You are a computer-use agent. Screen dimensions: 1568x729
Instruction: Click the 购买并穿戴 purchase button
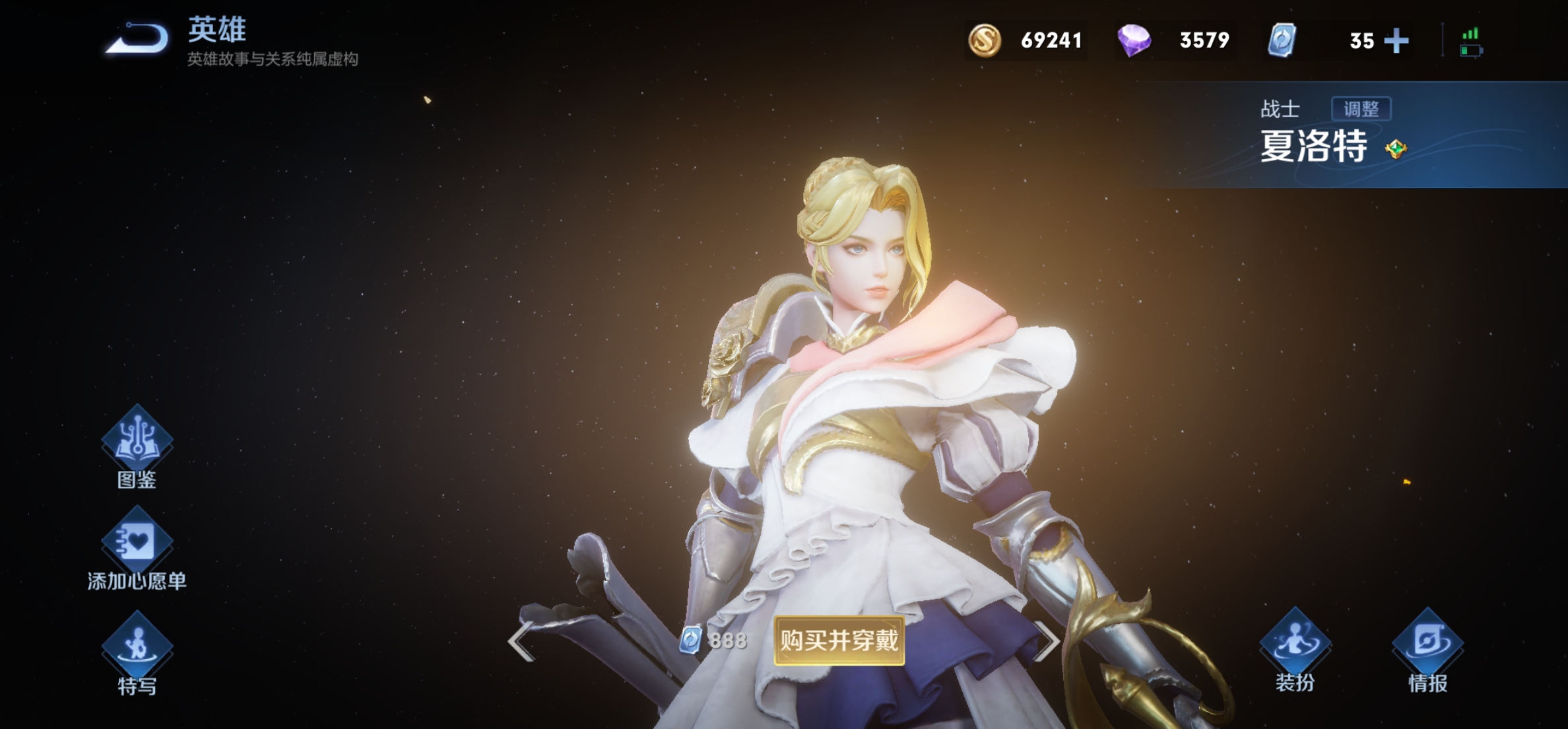839,641
